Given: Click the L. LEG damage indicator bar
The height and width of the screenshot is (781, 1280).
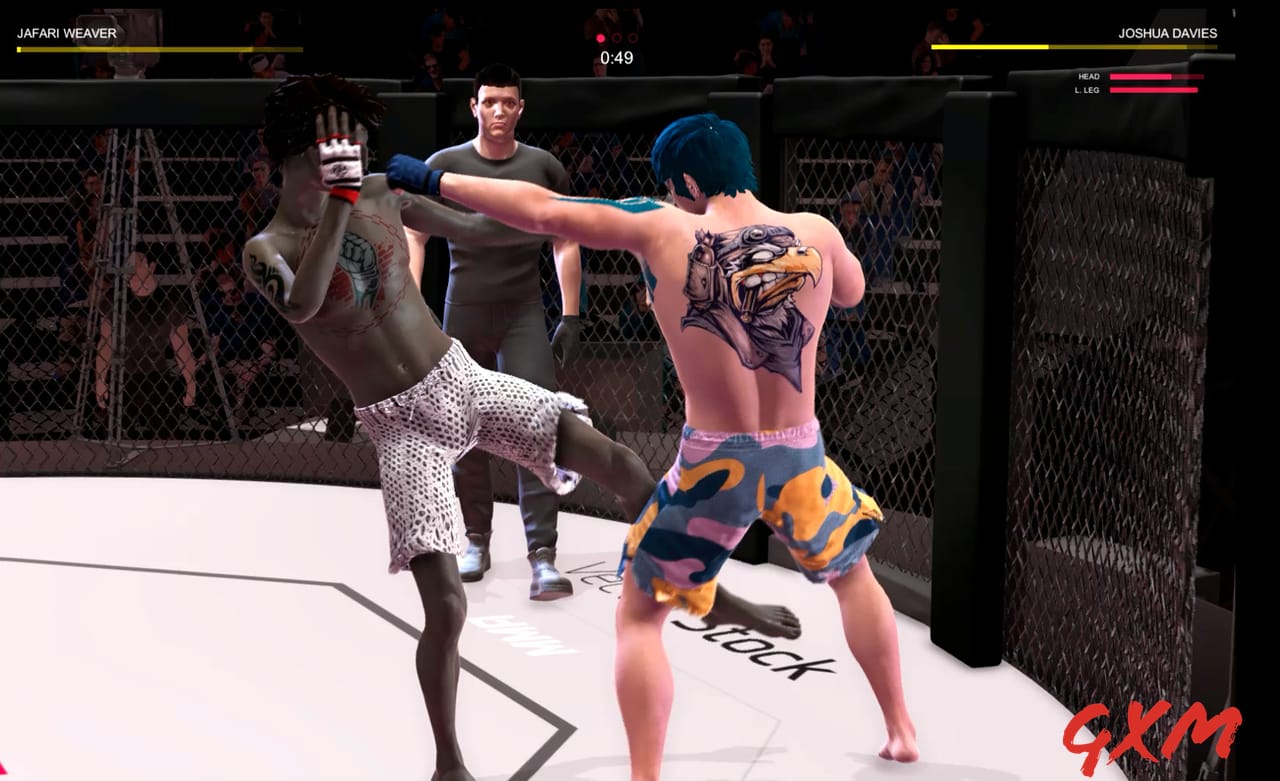Looking at the screenshot, I should coord(1153,90).
